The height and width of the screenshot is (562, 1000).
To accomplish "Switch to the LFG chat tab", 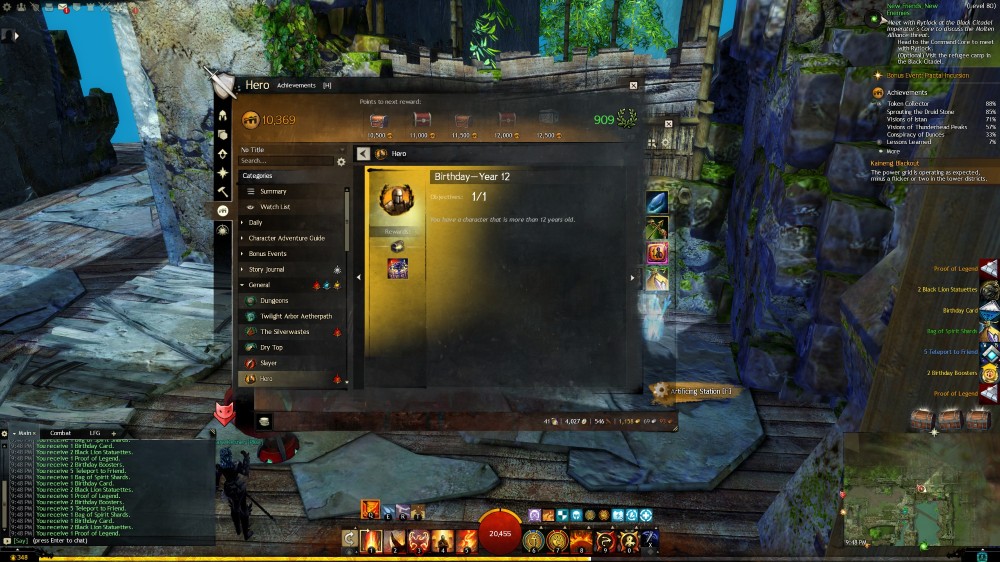I will 95,433.
